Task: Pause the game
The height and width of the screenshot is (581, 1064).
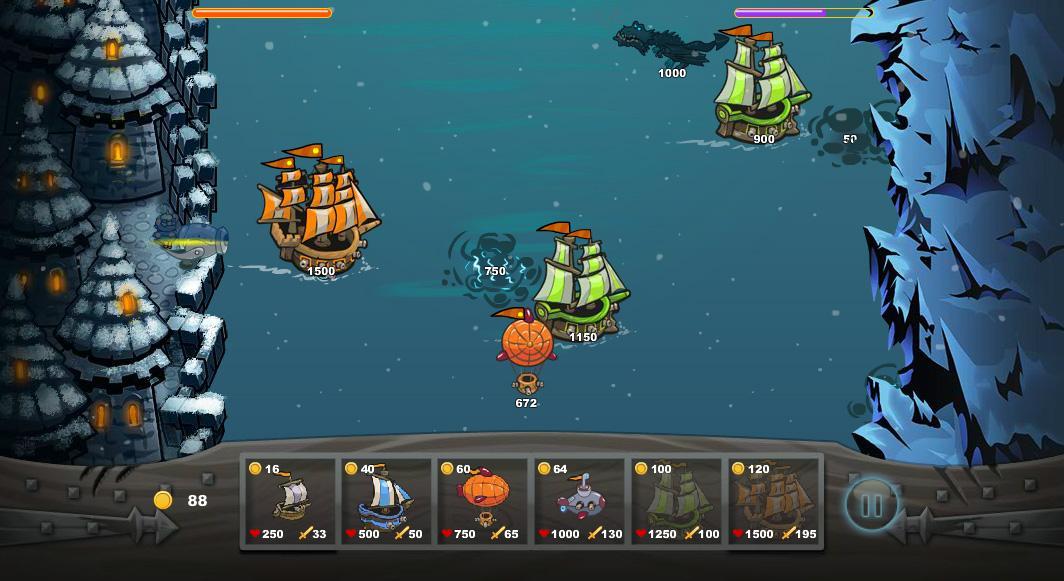Action: (x=871, y=505)
